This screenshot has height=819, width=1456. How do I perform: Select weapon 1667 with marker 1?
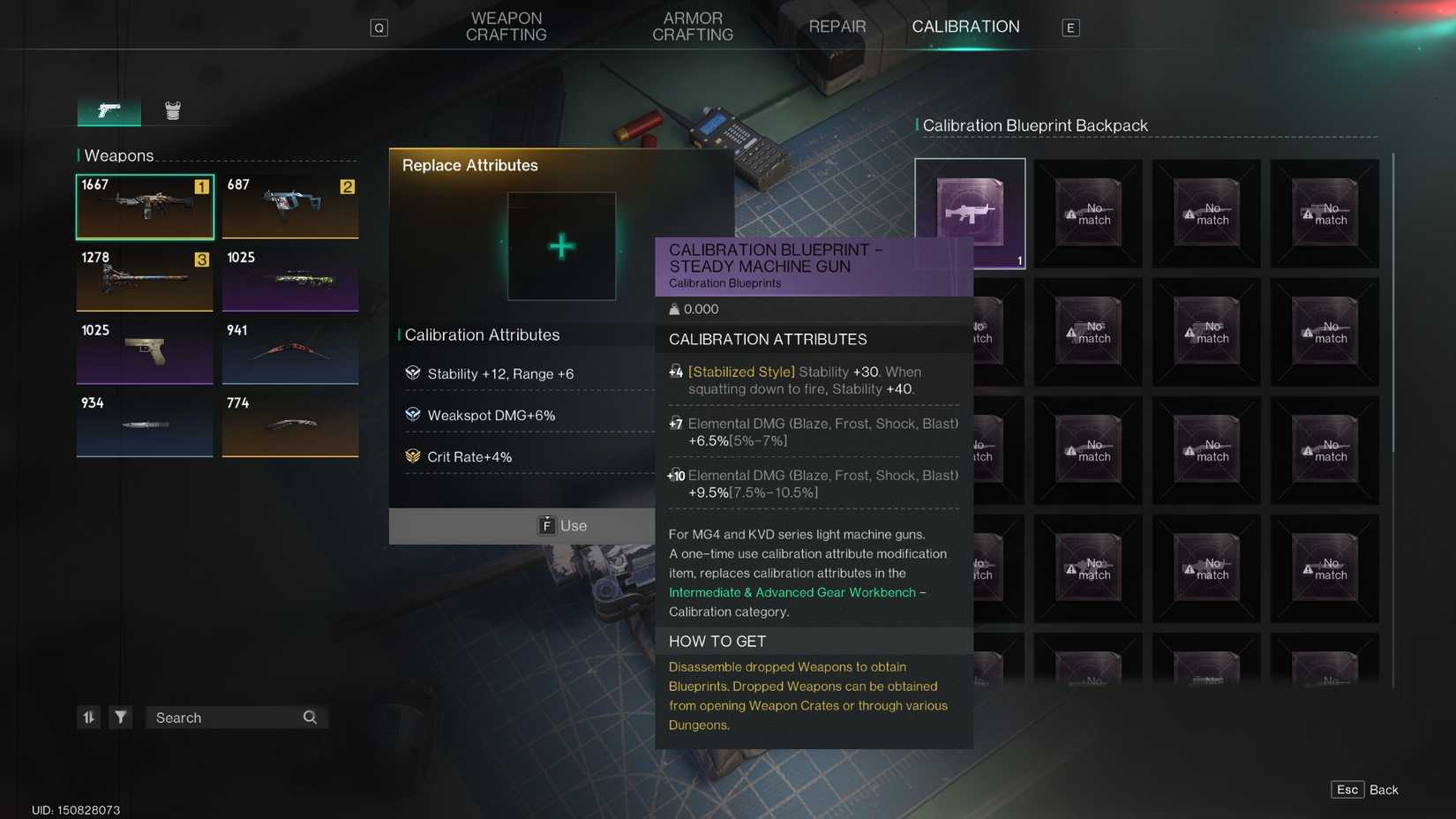coord(144,206)
